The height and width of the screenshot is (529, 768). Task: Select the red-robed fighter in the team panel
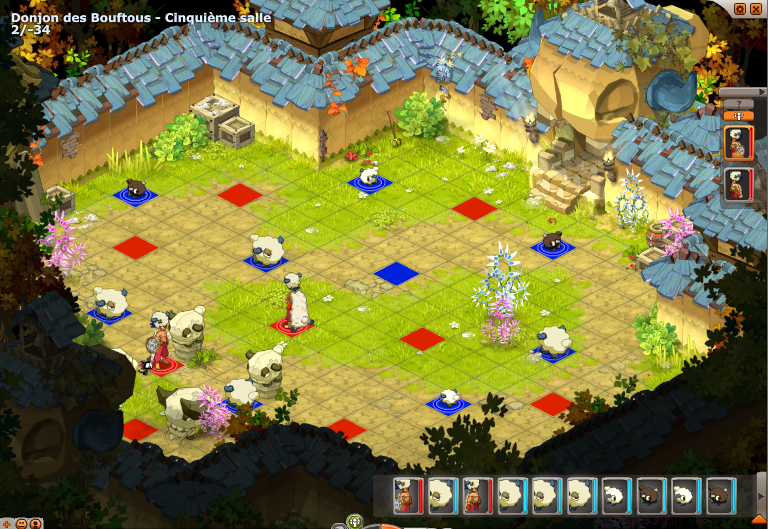pyautogui.click(x=738, y=185)
